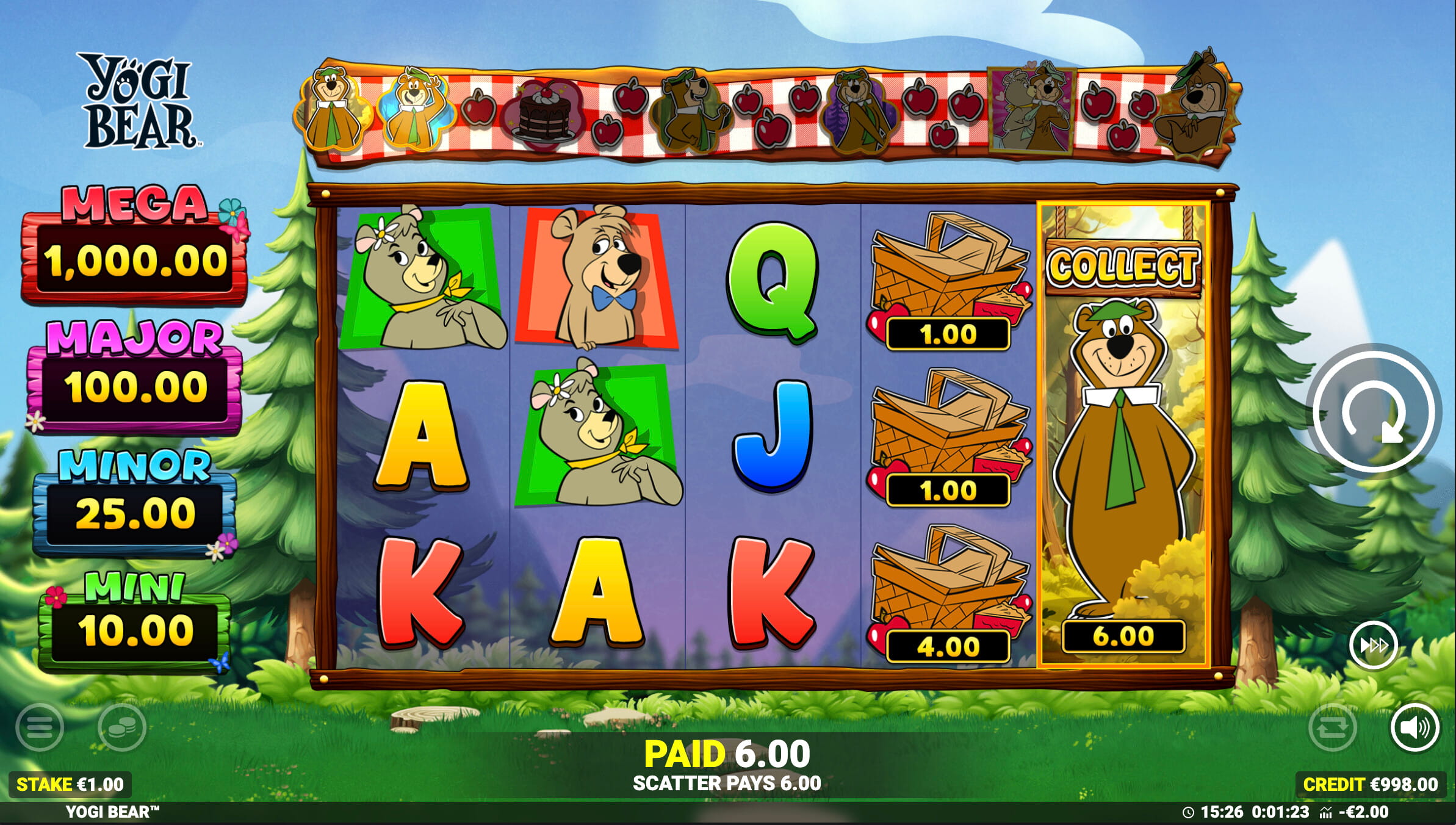1456x825 pixels.
Task: Open the coin stack stake settings
Action: (121, 727)
